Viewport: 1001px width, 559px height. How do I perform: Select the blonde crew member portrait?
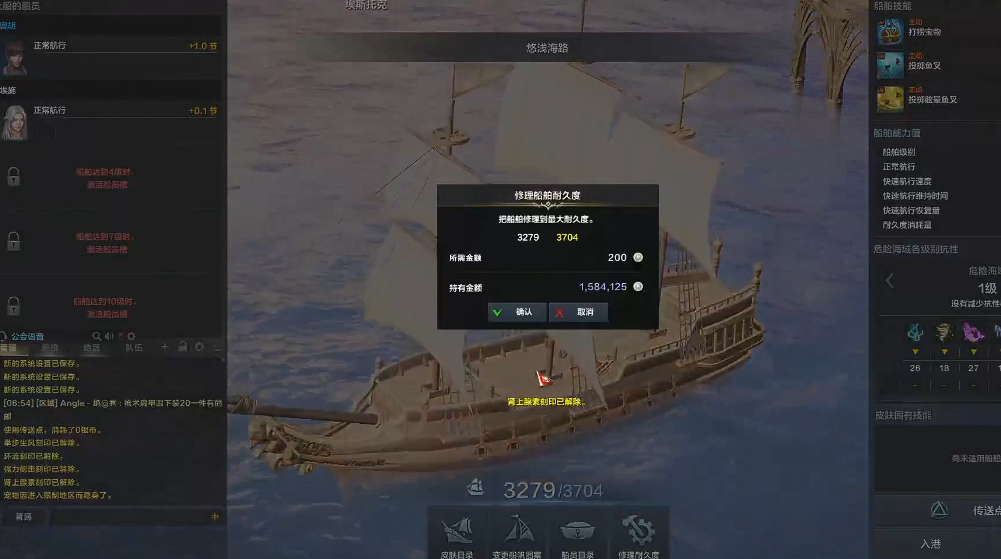click(x=14, y=120)
